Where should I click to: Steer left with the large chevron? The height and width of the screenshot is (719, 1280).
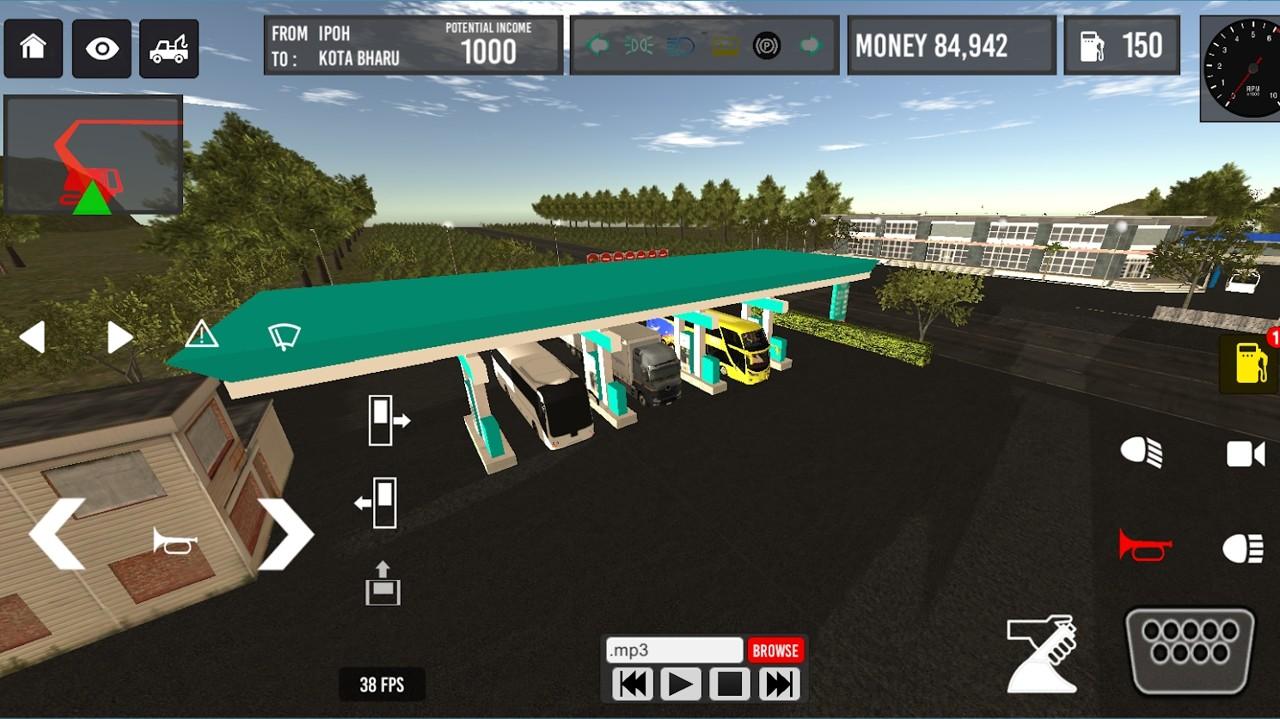(x=57, y=534)
